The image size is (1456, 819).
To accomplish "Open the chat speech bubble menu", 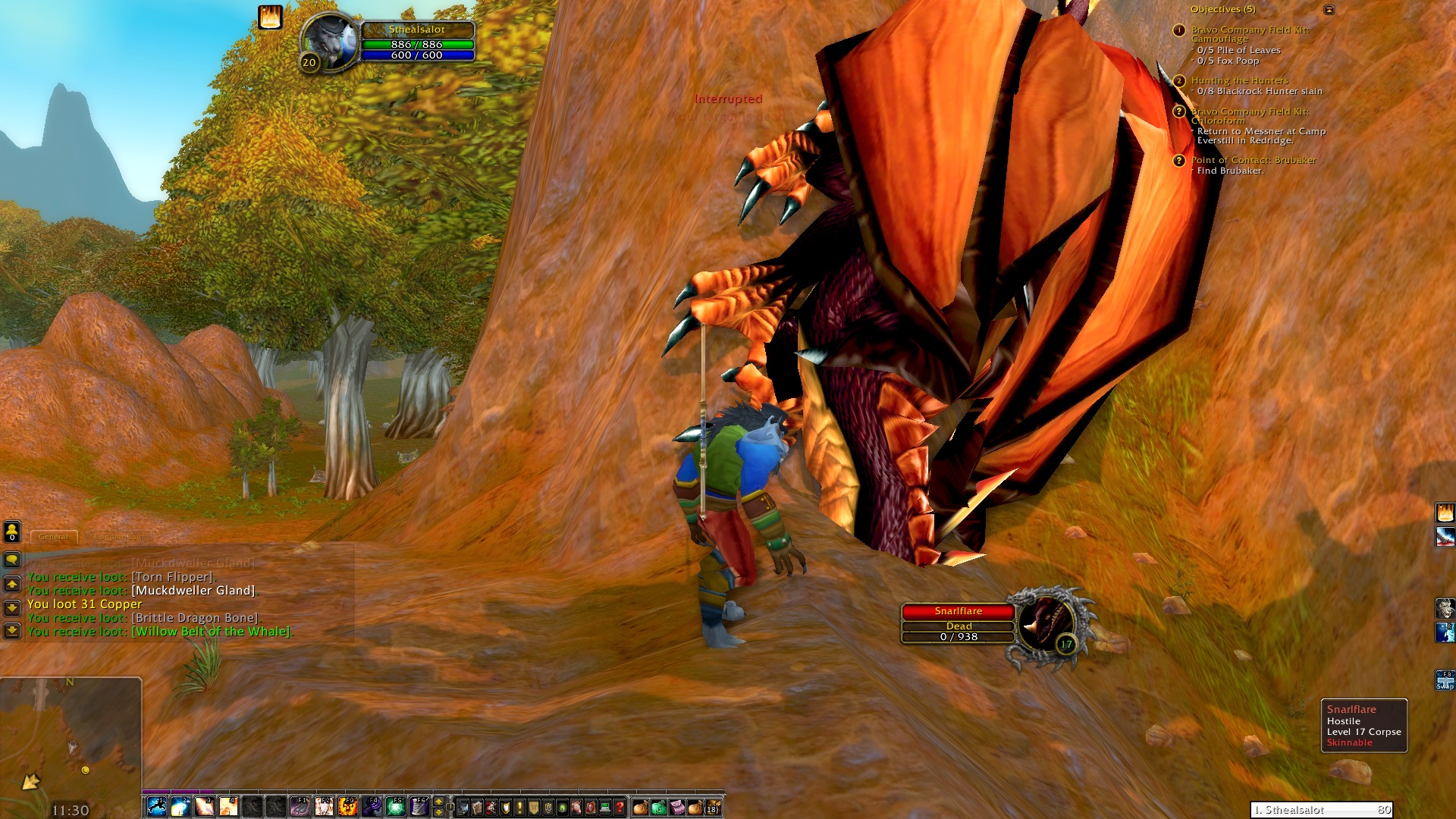I will (12, 560).
